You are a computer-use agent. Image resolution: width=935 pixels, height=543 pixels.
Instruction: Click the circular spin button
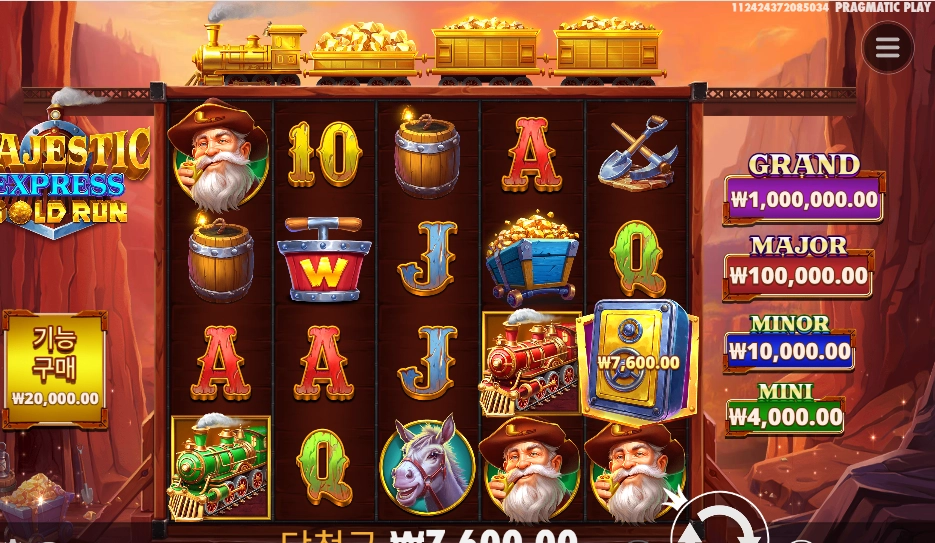(x=718, y=523)
